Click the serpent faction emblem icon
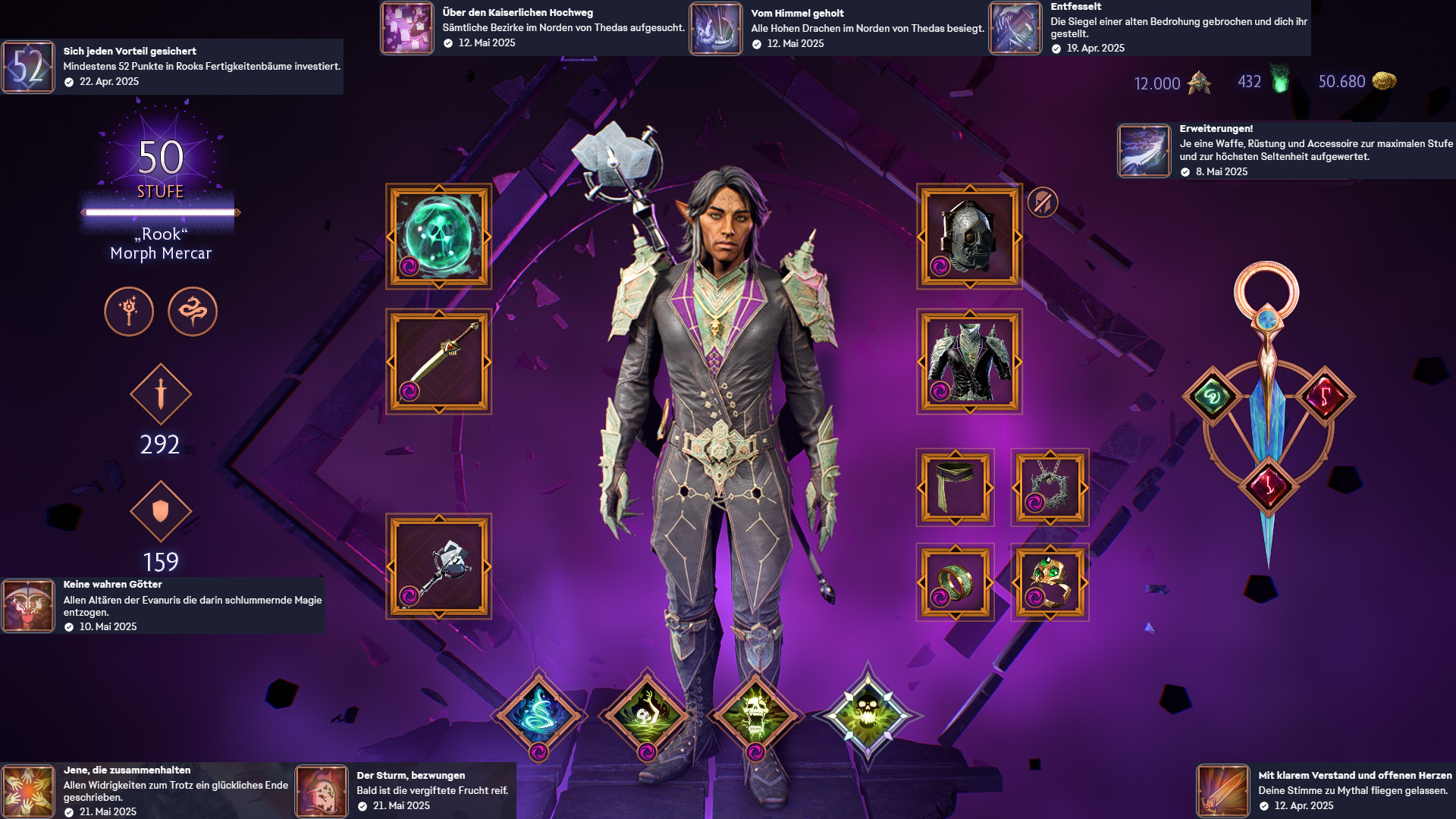The height and width of the screenshot is (819, 1456). [193, 311]
